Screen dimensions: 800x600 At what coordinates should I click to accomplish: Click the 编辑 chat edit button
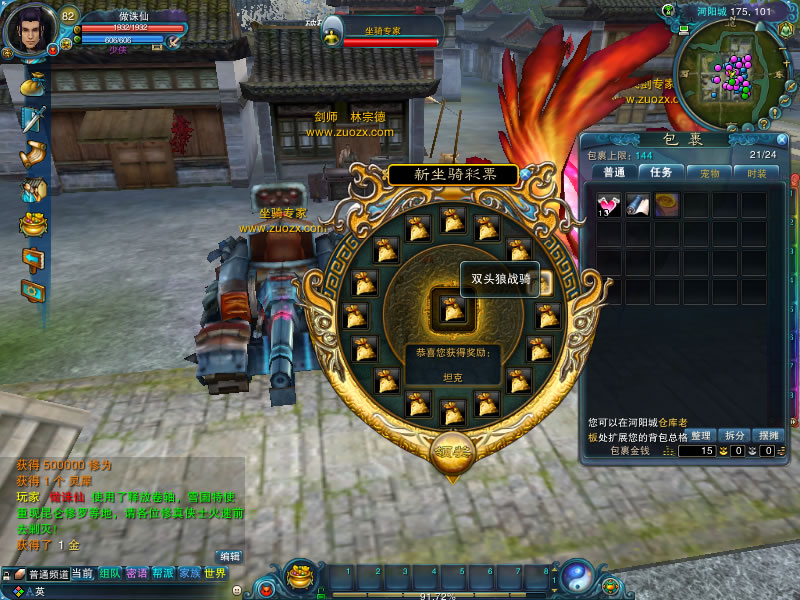coord(230,556)
